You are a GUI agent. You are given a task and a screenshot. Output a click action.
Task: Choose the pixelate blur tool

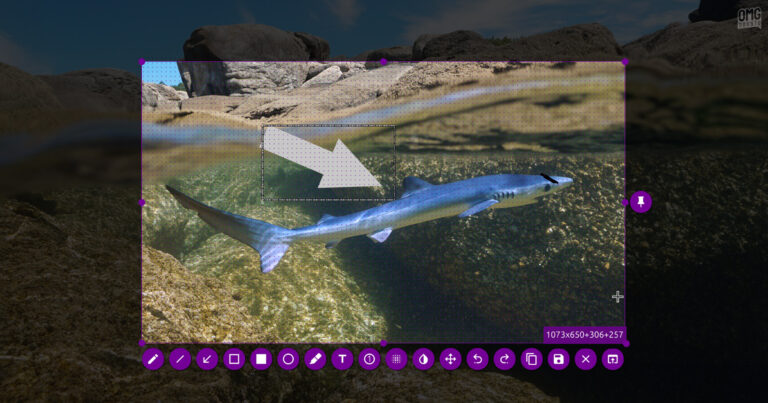click(397, 359)
